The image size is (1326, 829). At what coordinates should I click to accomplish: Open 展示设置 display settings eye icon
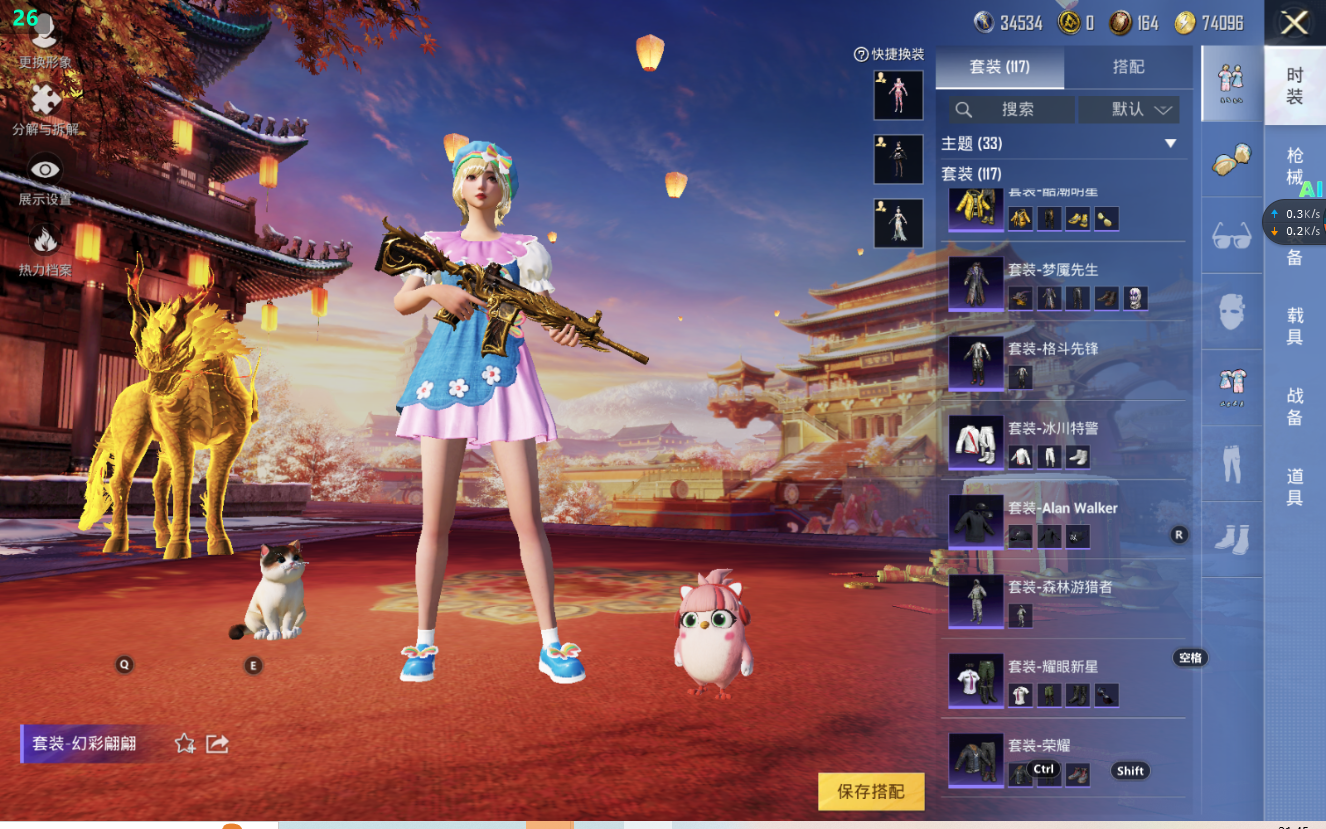point(45,178)
